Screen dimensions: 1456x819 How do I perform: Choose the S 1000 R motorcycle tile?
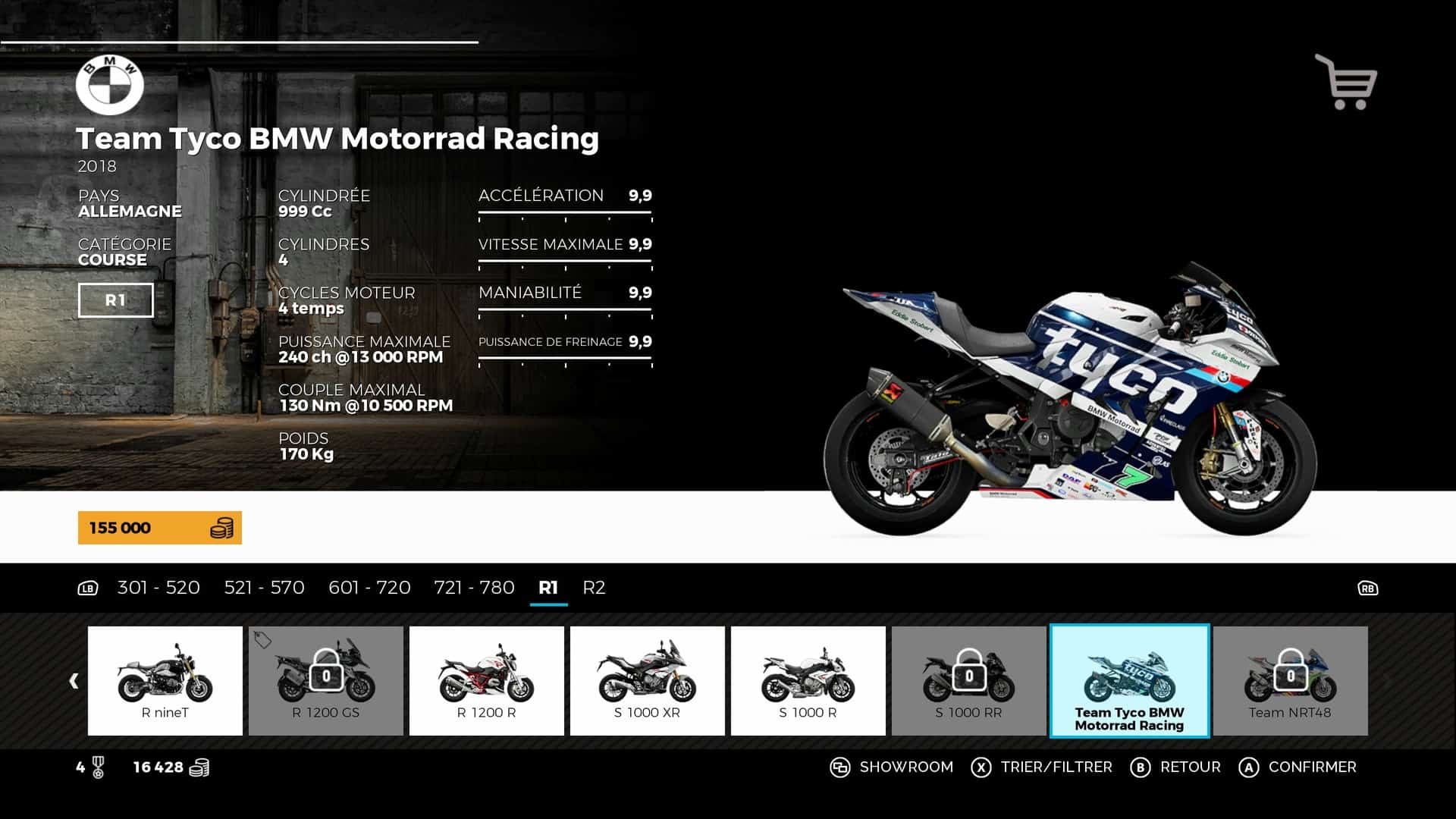(x=808, y=680)
